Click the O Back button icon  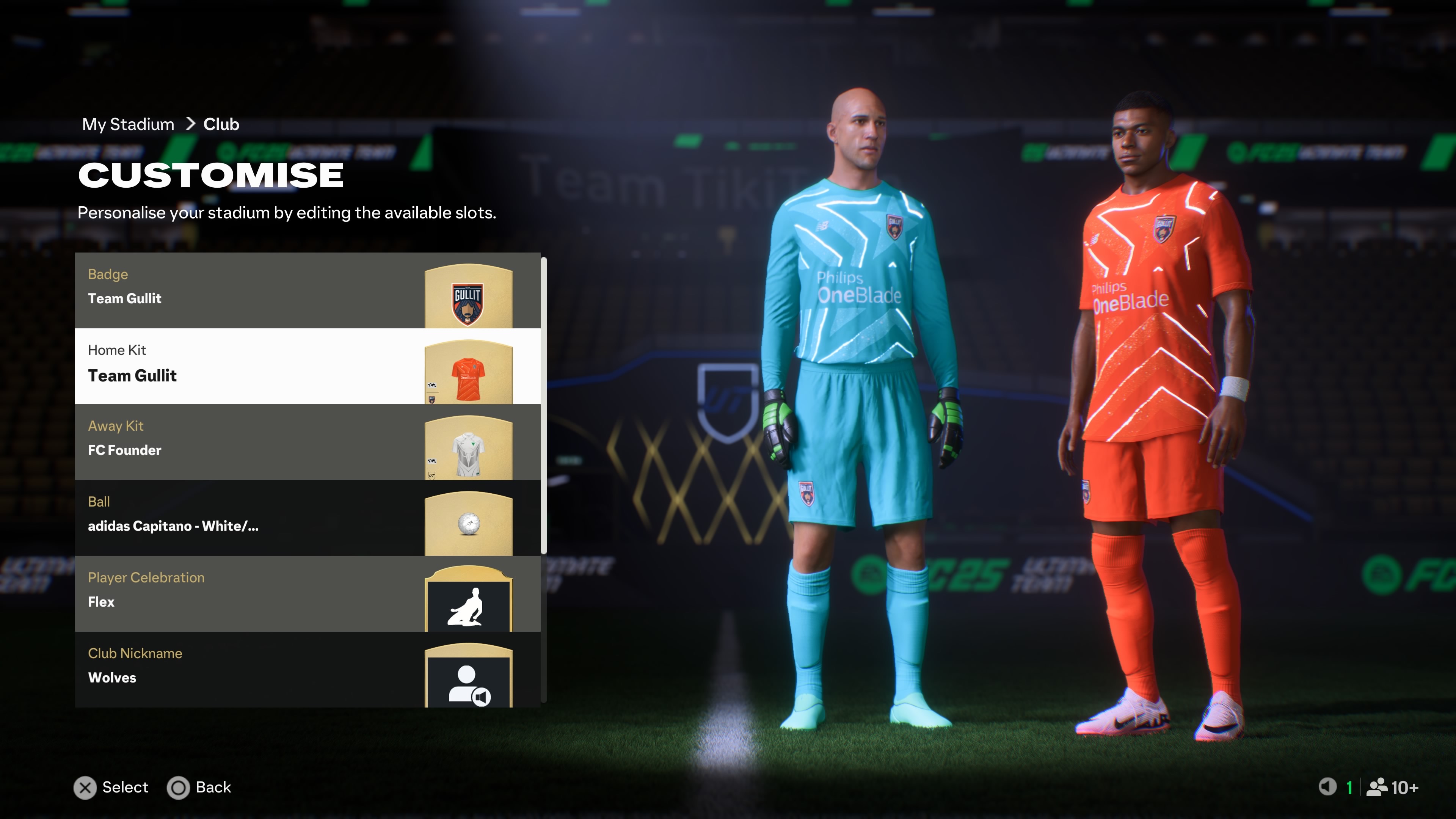179,788
